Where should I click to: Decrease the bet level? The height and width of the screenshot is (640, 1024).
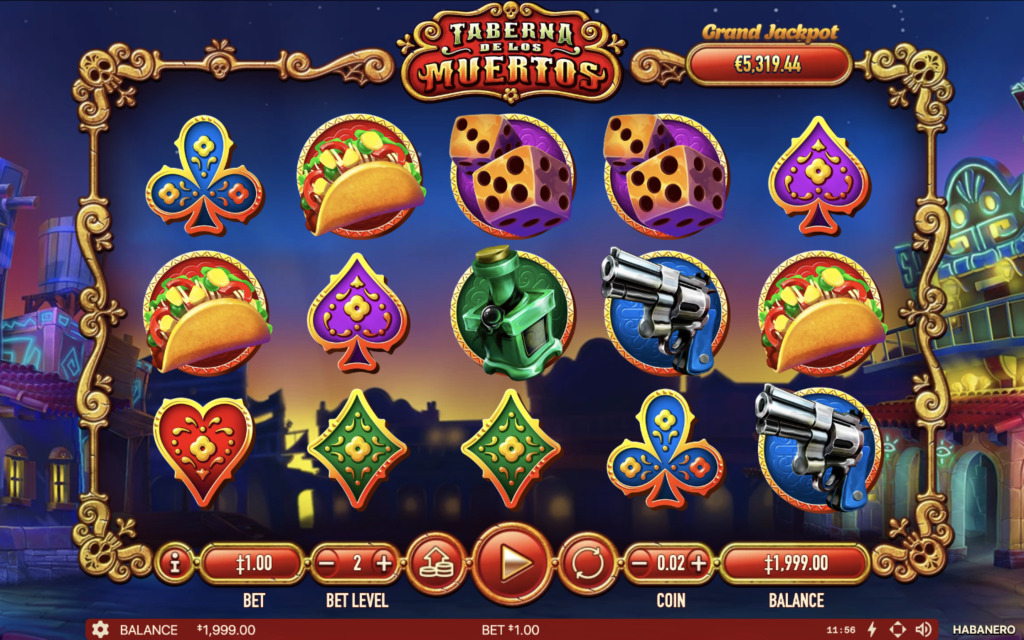pyautogui.click(x=327, y=564)
